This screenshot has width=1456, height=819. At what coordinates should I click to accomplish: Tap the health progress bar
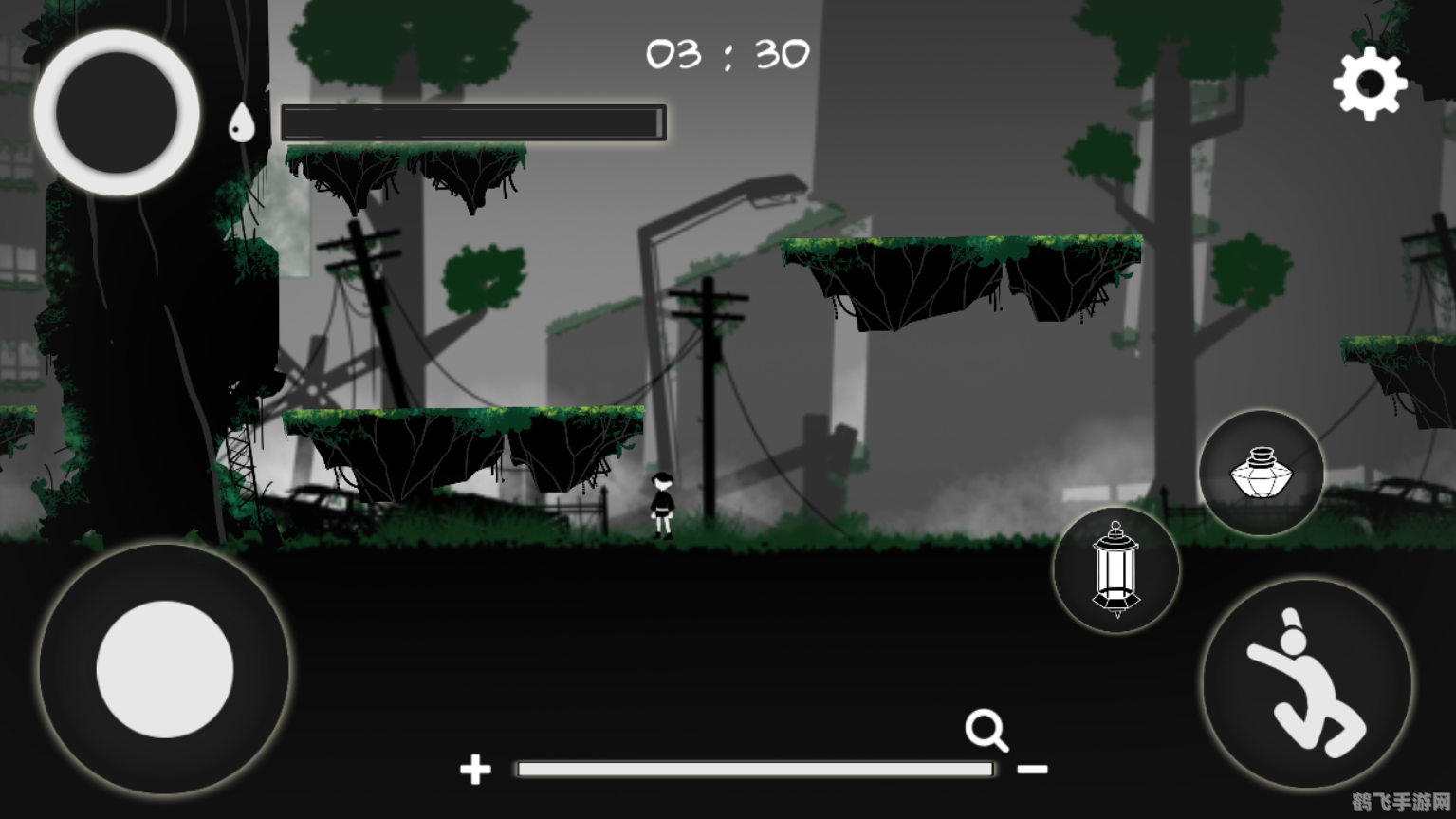tap(471, 122)
